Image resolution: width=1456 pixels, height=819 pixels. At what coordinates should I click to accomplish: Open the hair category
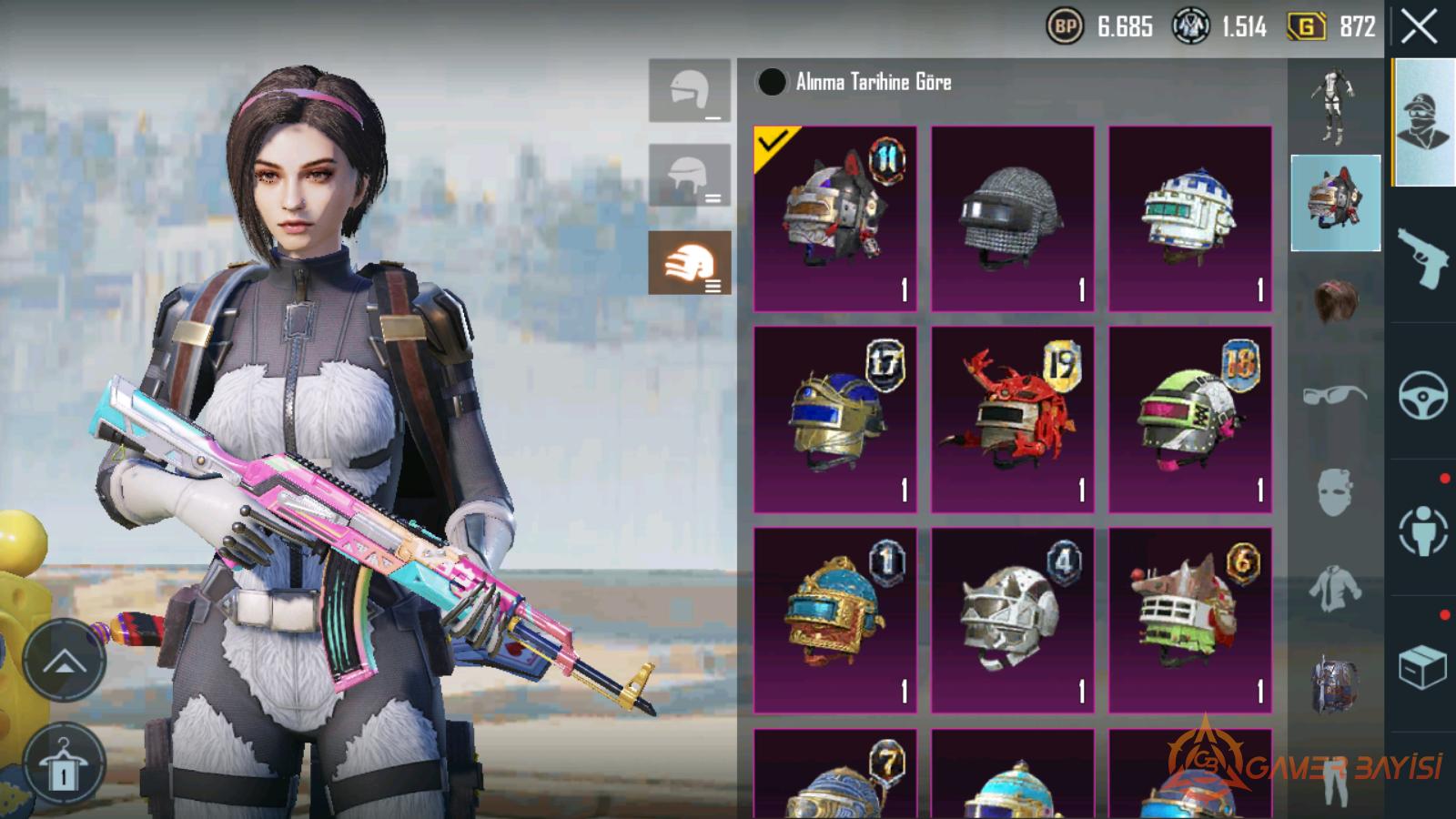pos(1335,300)
